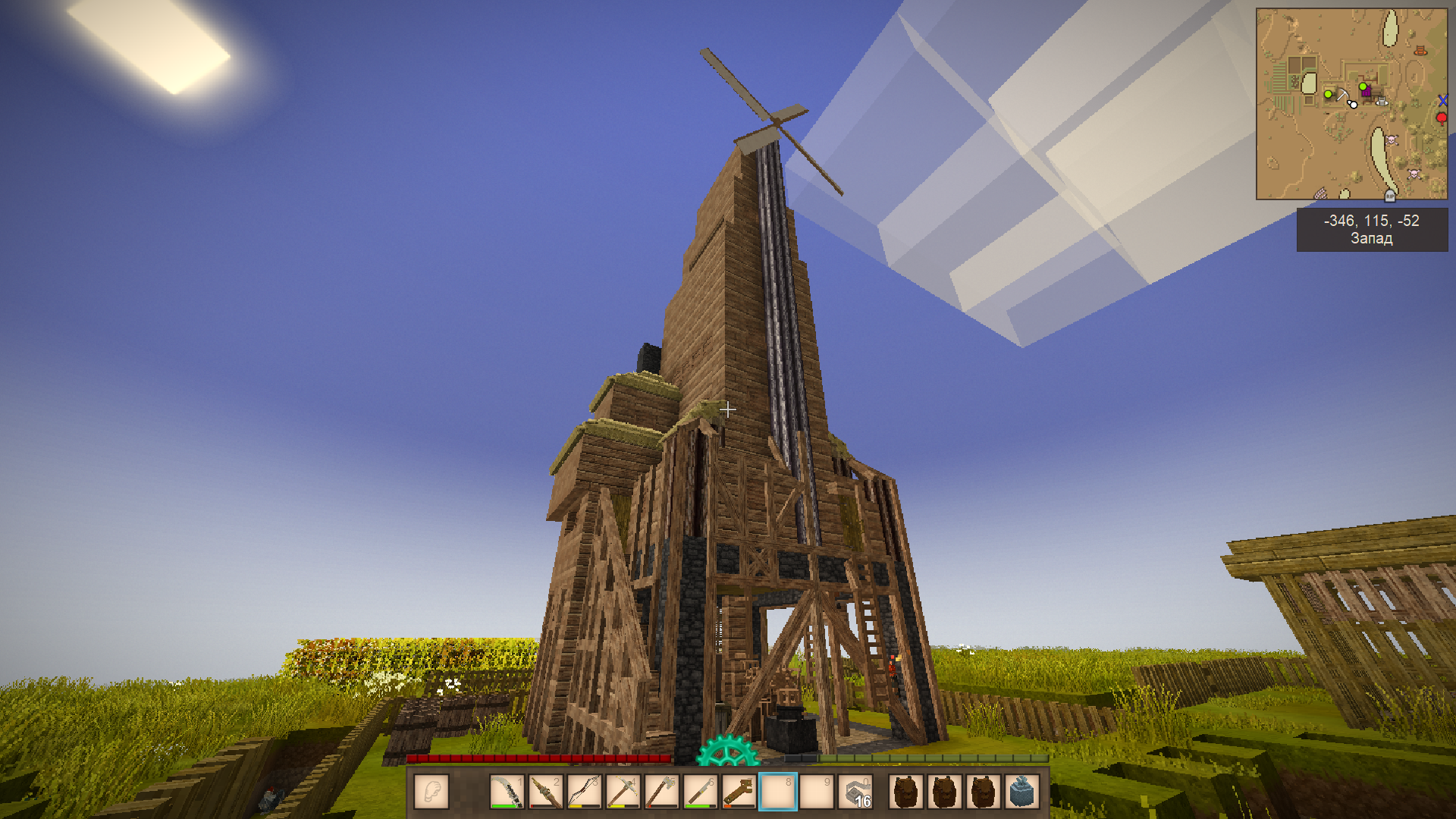Click the blue X marker on minimap
The height and width of the screenshot is (819, 1456).
1442,100
